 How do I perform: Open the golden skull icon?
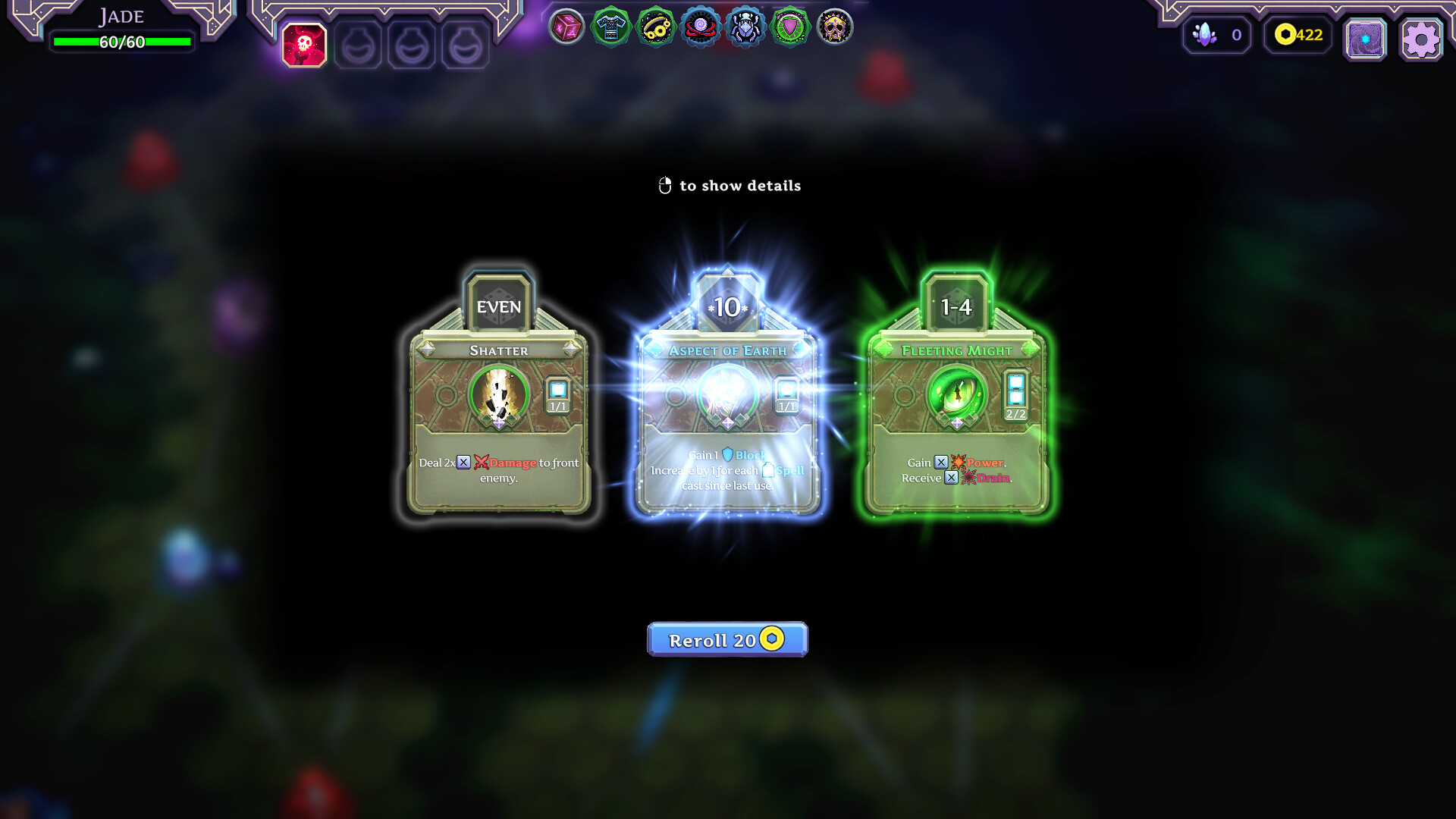point(833,26)
